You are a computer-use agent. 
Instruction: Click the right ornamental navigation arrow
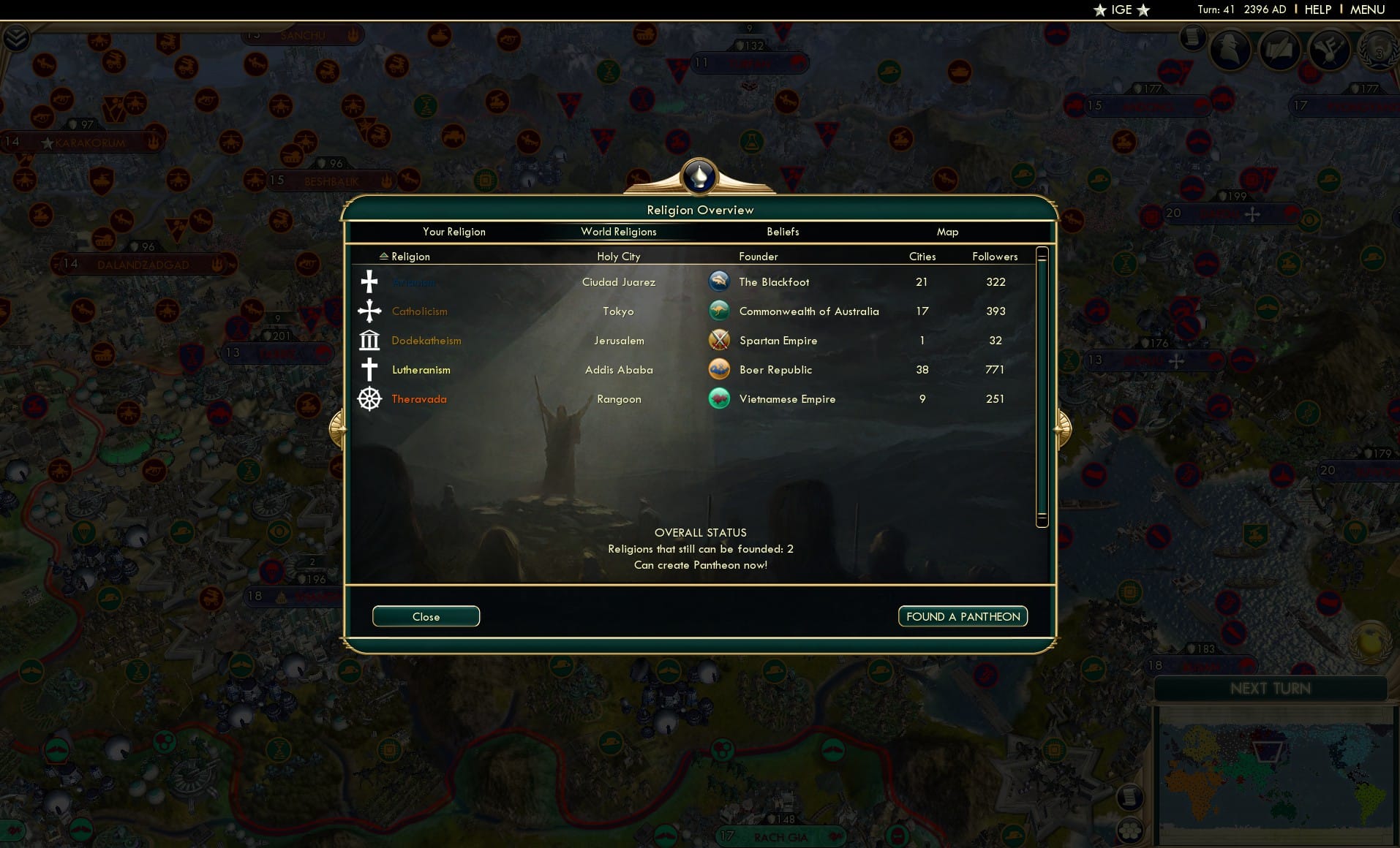click(1064, 428)
